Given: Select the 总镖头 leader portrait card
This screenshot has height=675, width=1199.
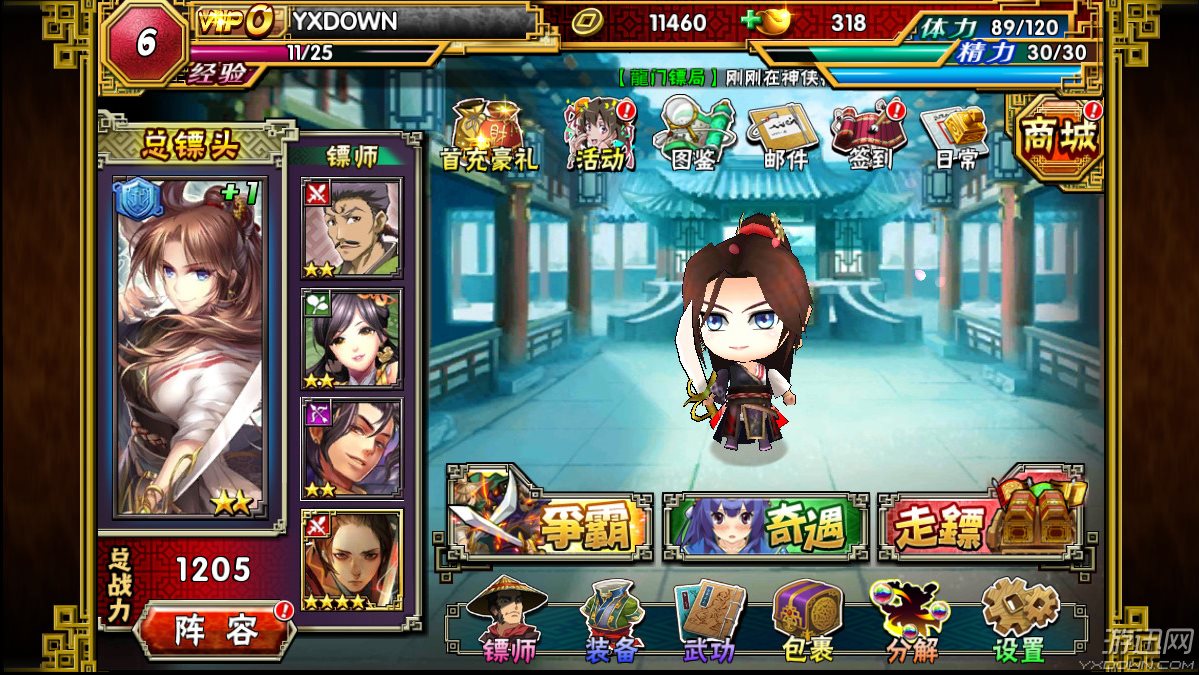Looking at the screenshot, I should [x=189, y=347].
